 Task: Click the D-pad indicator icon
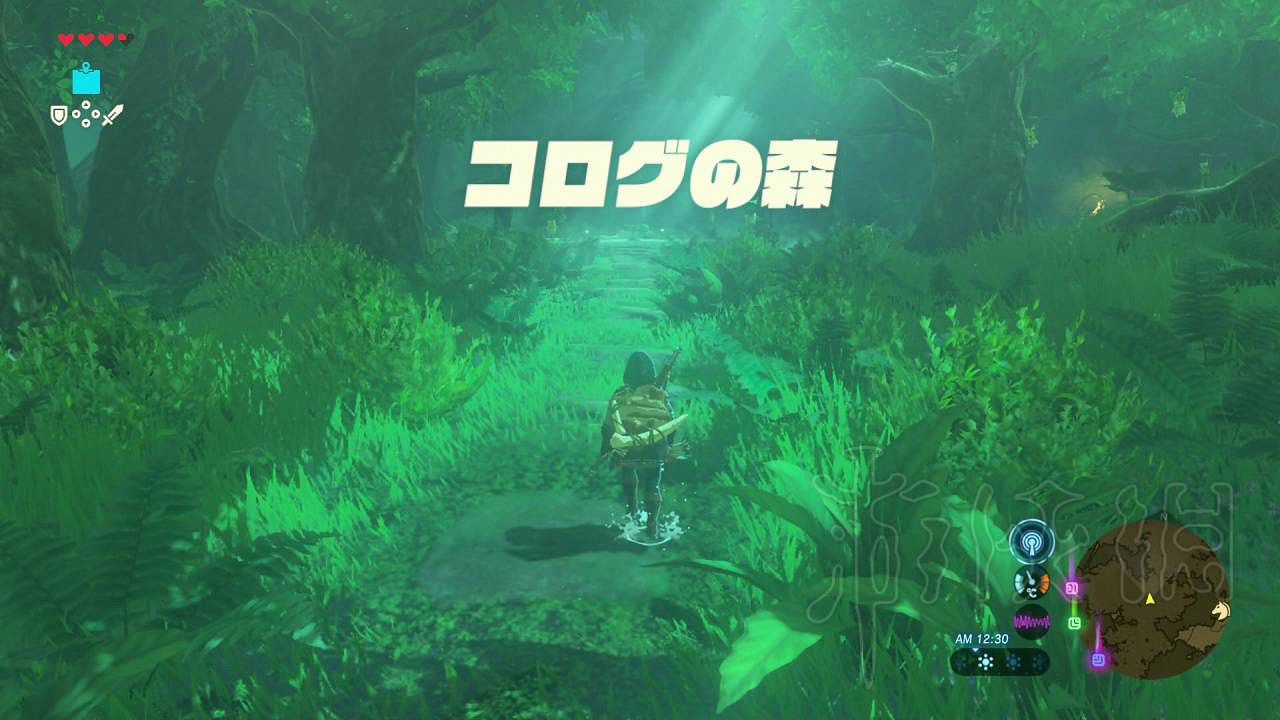(86, 113)
